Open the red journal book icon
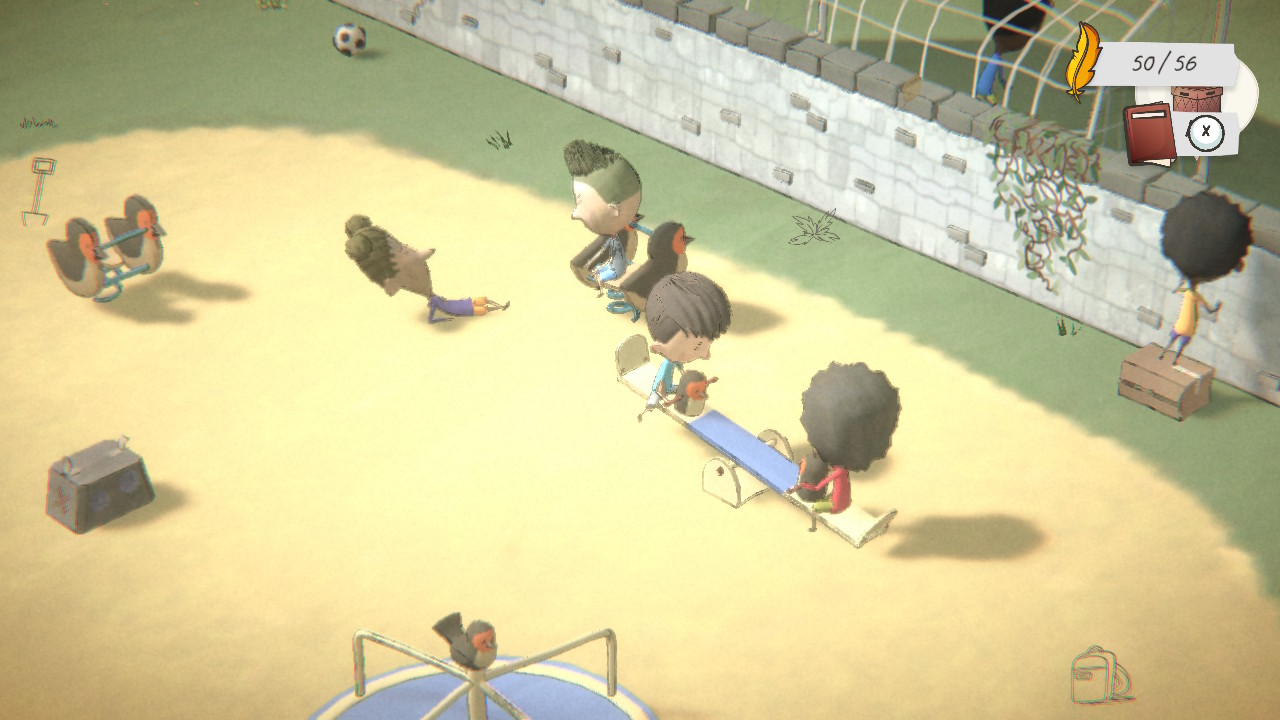The width and height of the screenshot is (1280, 720). coord(1149,134)
